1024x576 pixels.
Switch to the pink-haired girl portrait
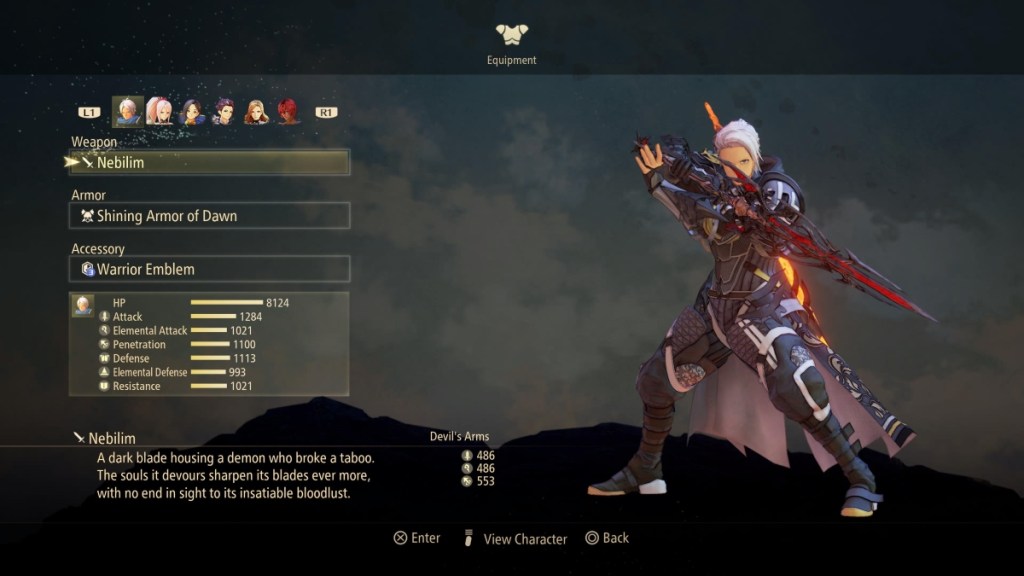(159, 111)
